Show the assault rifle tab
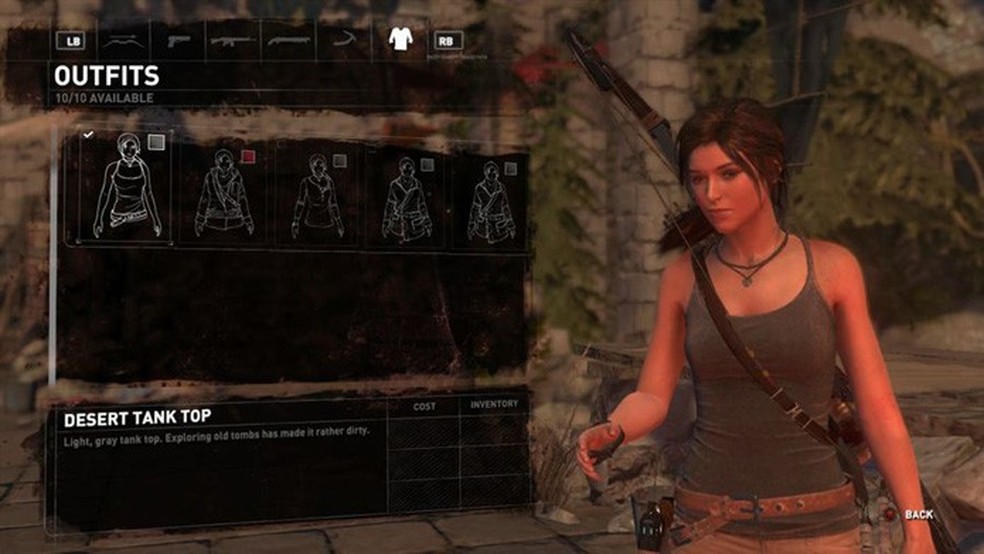This screenshot has height=554, width=984. tap(232, 41)
